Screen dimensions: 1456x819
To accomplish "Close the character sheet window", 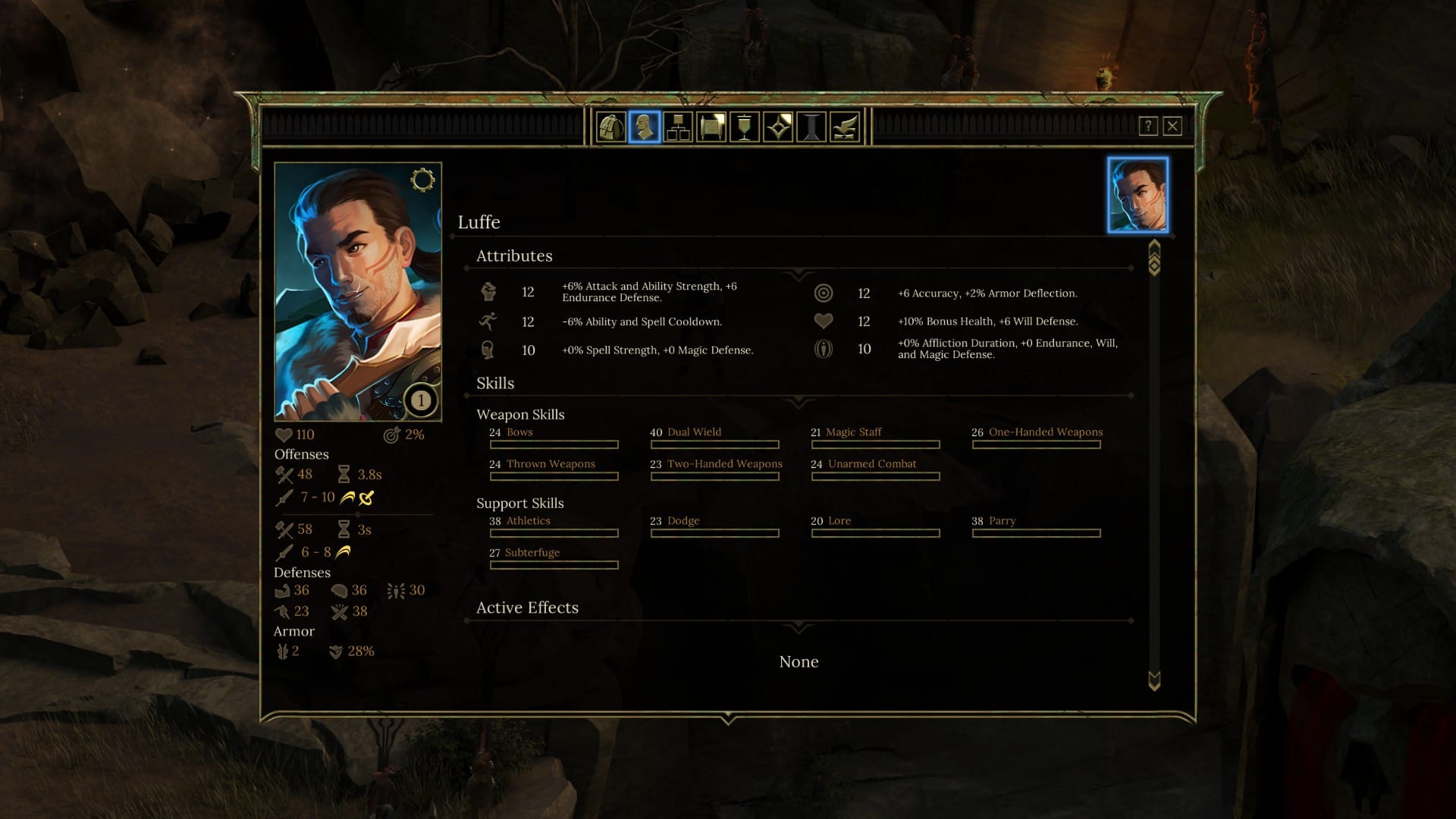I will click(x=1172, y=126).
